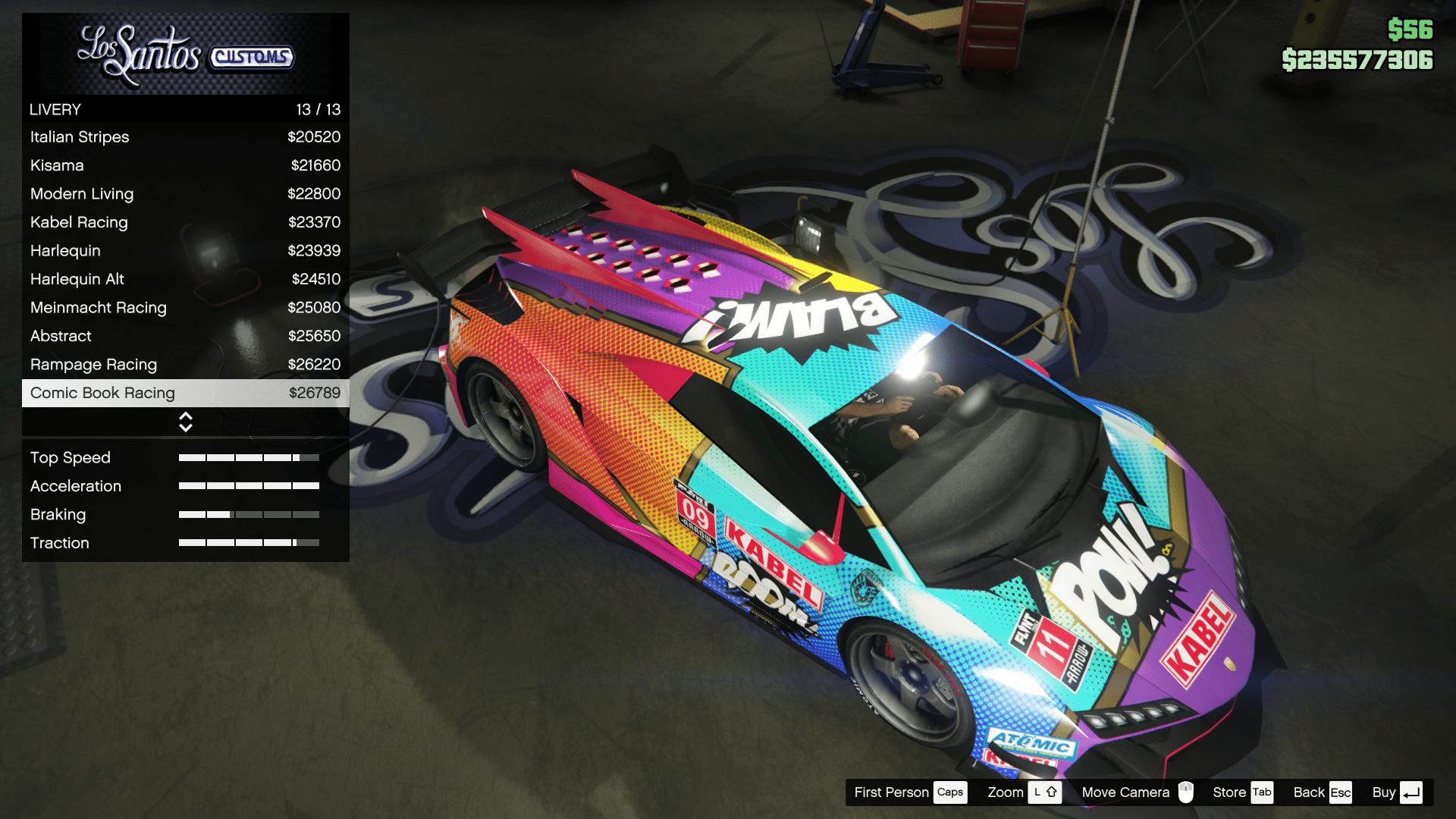This screenshot has width=1456, height=819.
Task: Click the Caps key icon for First Person view
Action: tap(951, 792)
